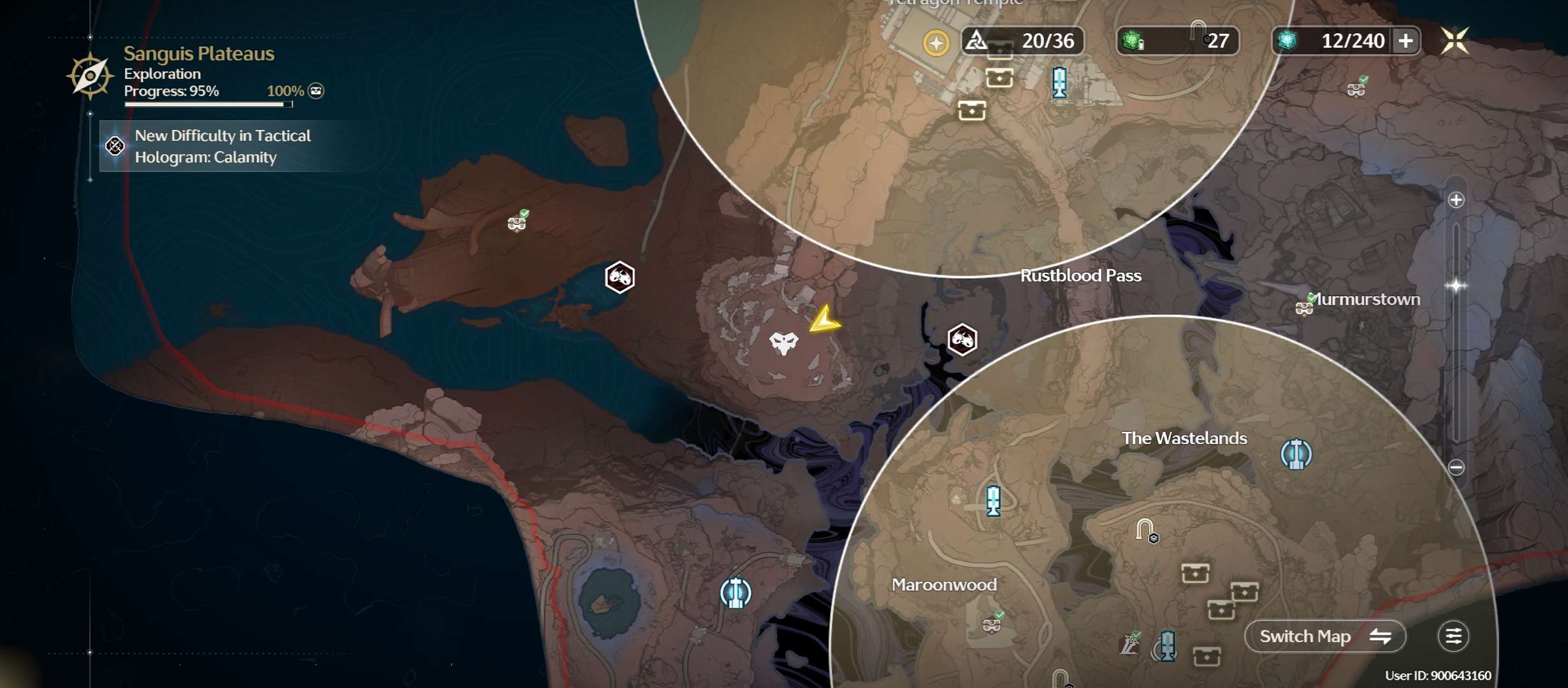
Task: Open the 20/36 triangle collectible counter
Action: [1022, 41]
